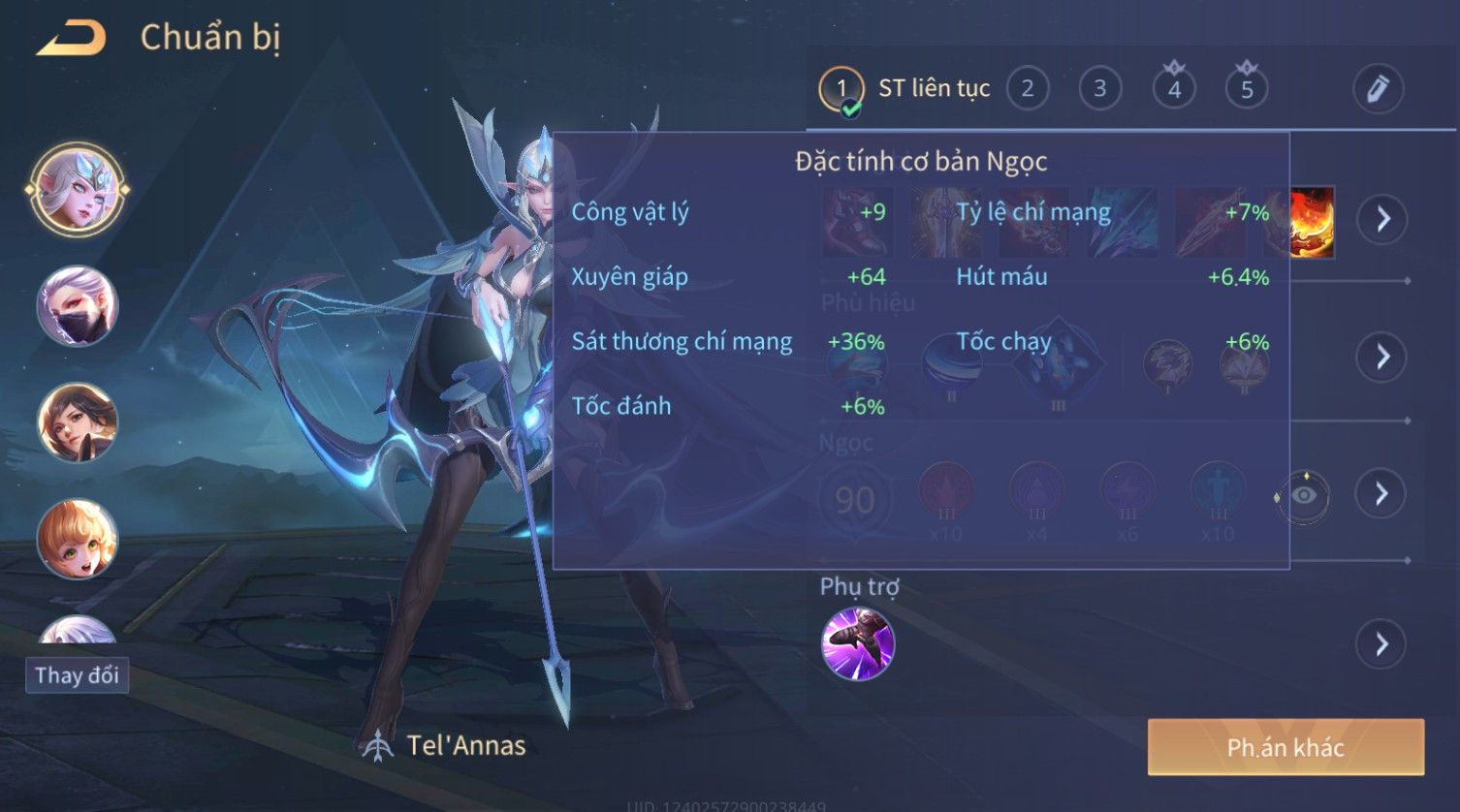Pick the dark-haired female hero portrait
Image resolution: width=1460 pixels, height=812 pixels.
77,422
